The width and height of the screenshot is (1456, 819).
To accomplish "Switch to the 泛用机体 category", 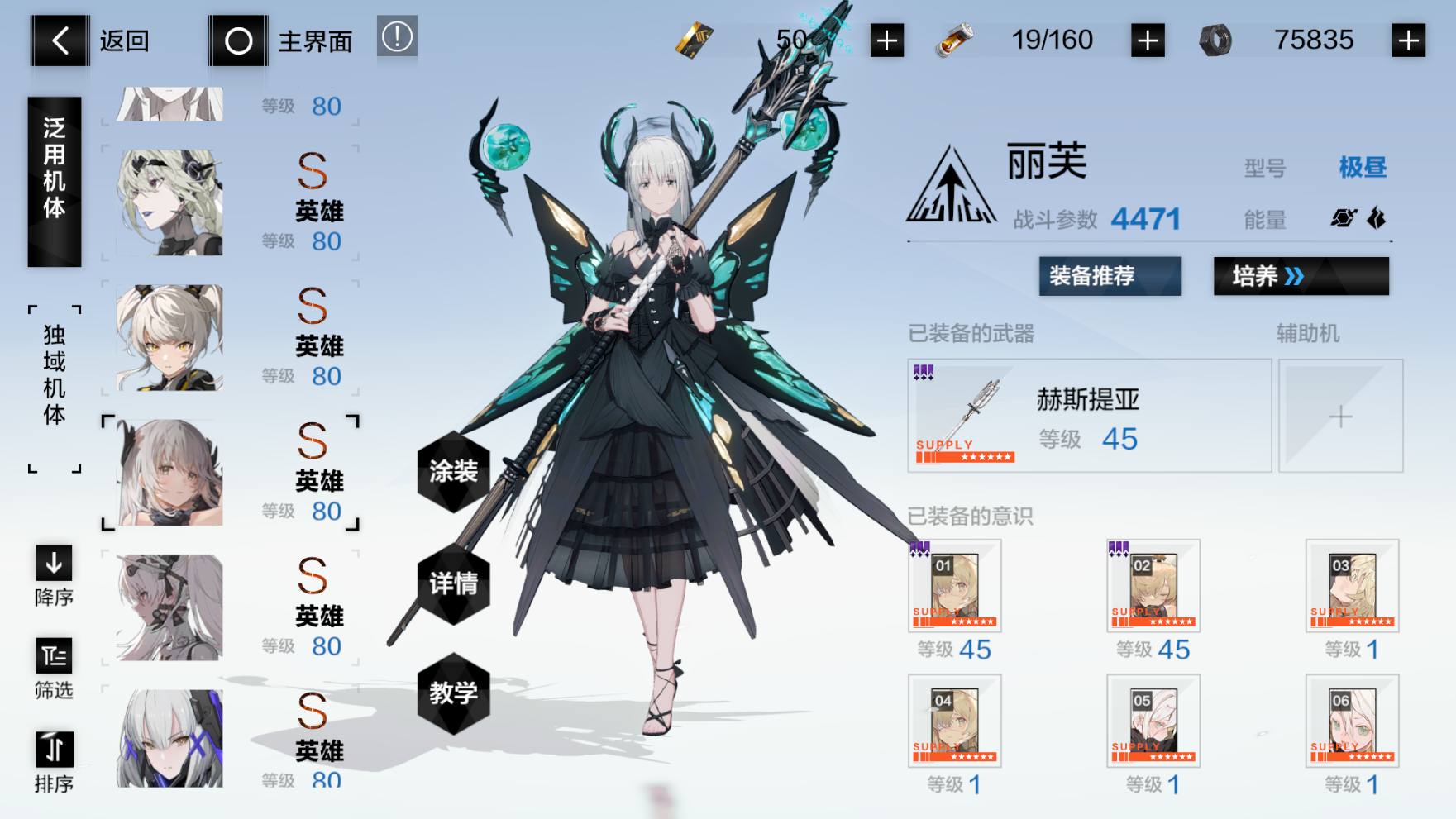I will click(x=55, y=180).
